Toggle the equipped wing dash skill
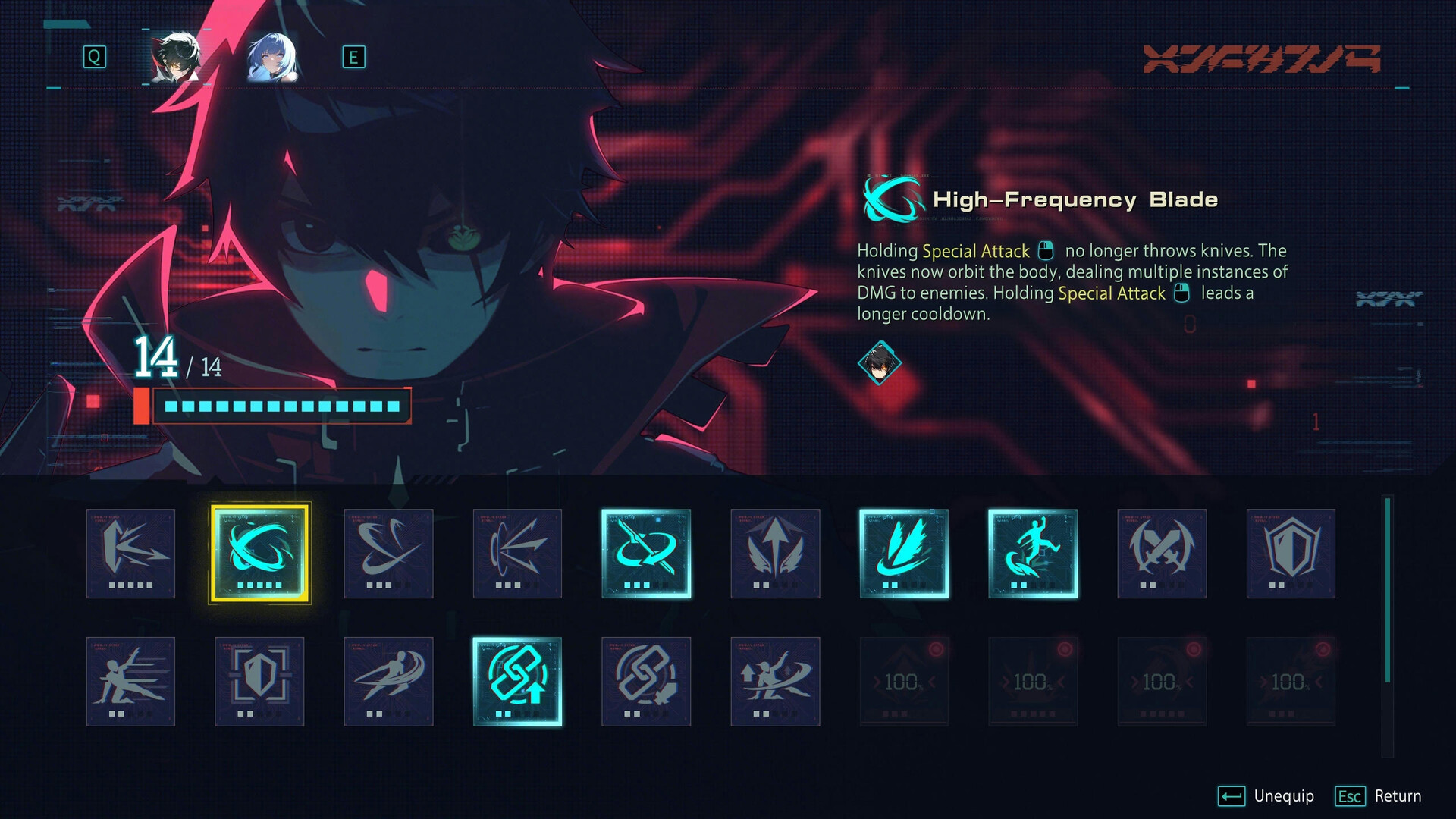The image size is (1456, 819). [904, 552]
